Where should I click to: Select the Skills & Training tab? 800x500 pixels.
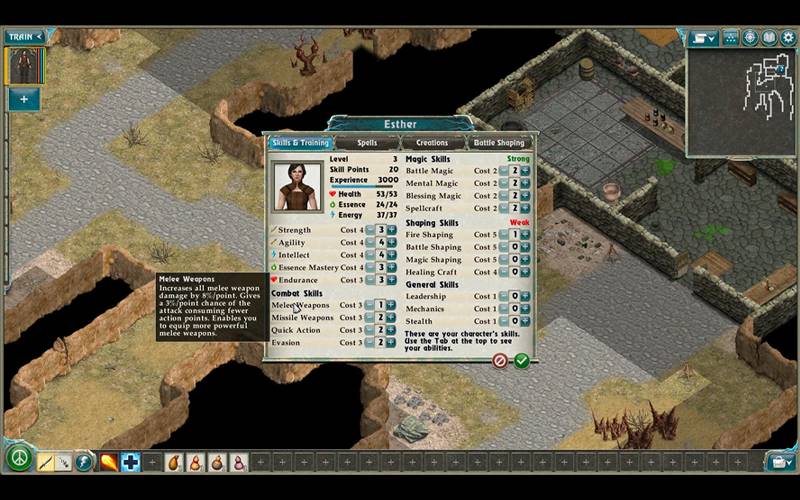(300, 143)
